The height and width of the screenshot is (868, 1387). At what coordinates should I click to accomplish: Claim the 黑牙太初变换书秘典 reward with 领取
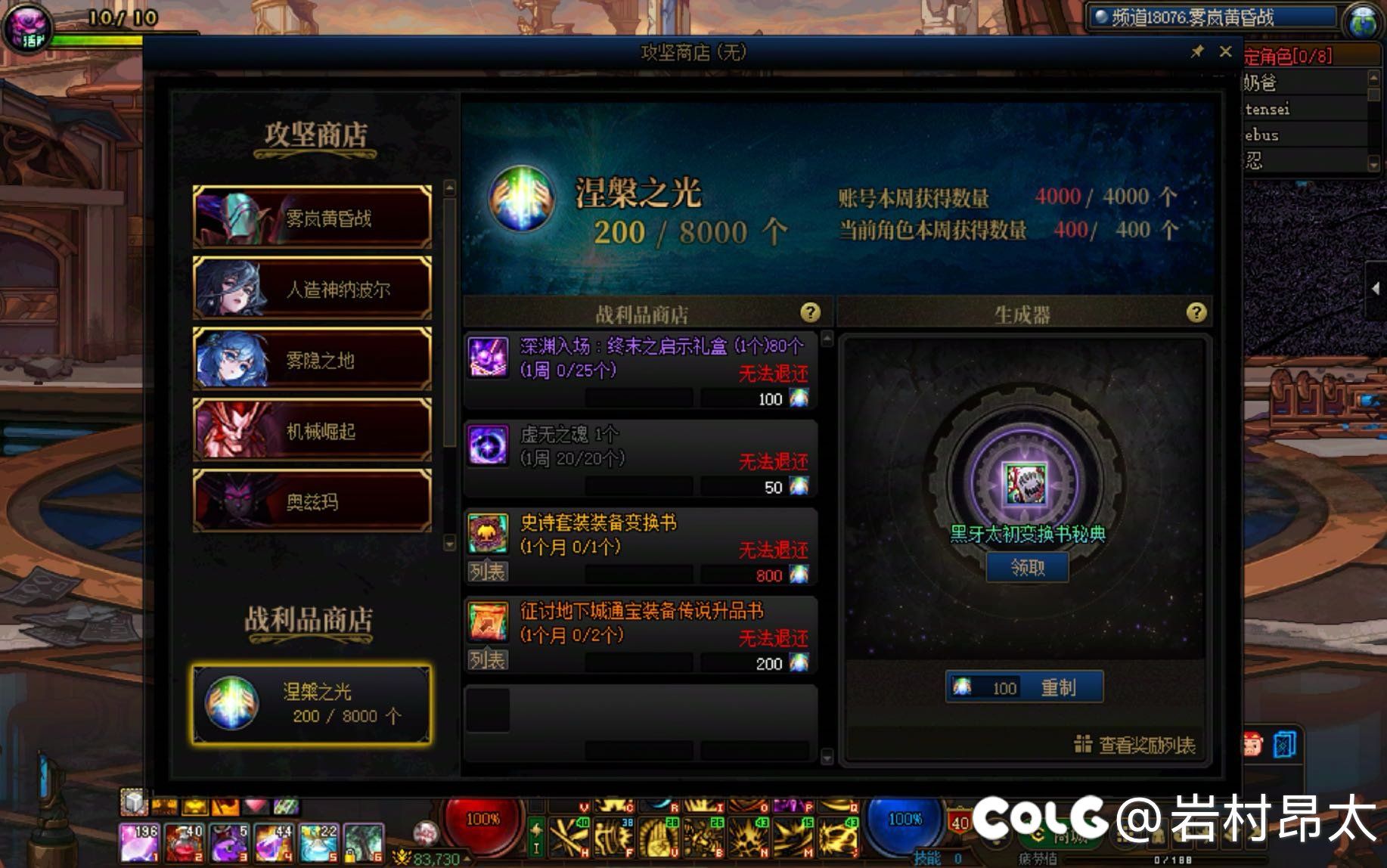click(x=1027, y=567)
